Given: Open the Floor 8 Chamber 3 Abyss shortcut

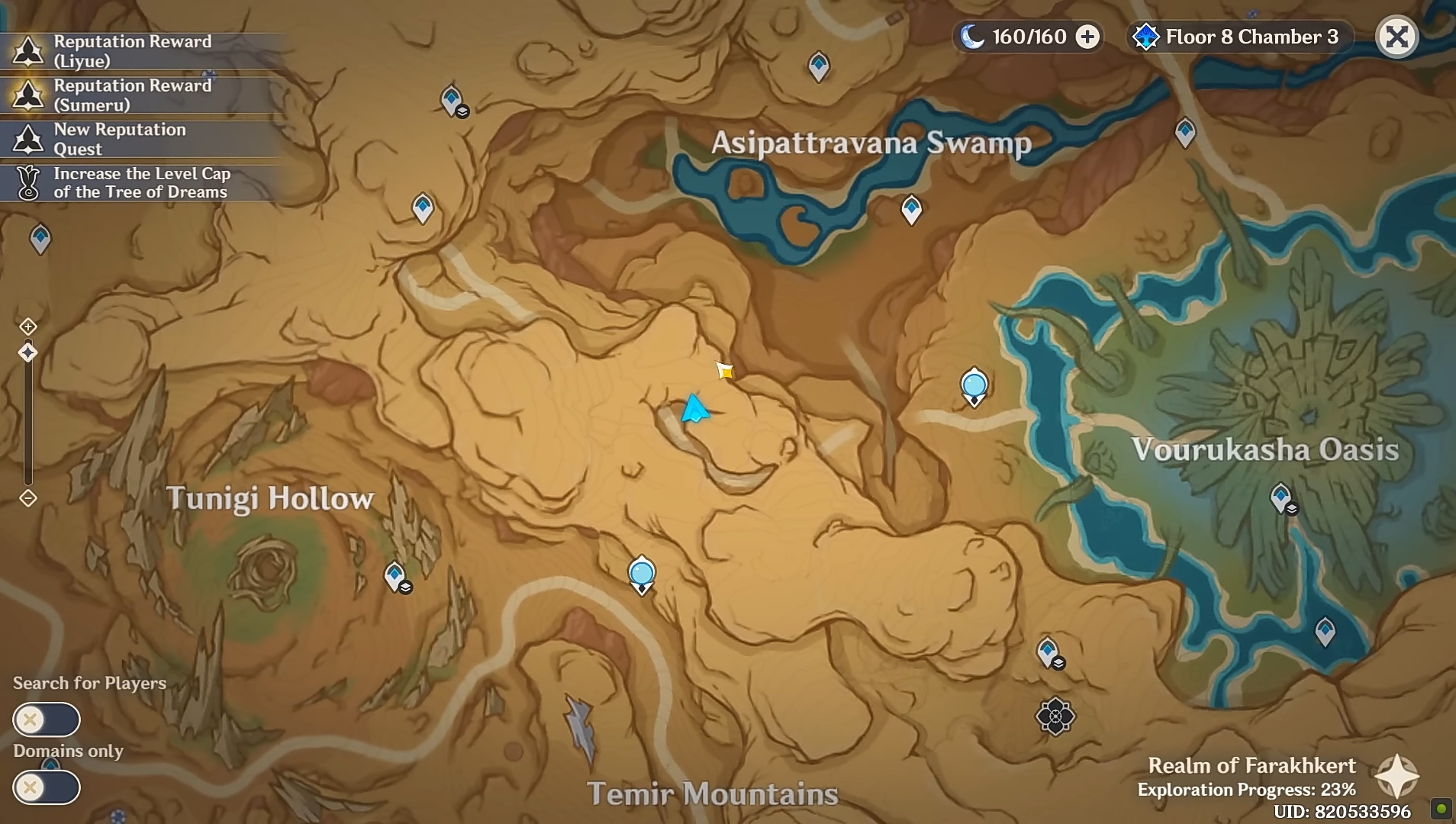Looking at the screenshot, I should coord(1239,37).
